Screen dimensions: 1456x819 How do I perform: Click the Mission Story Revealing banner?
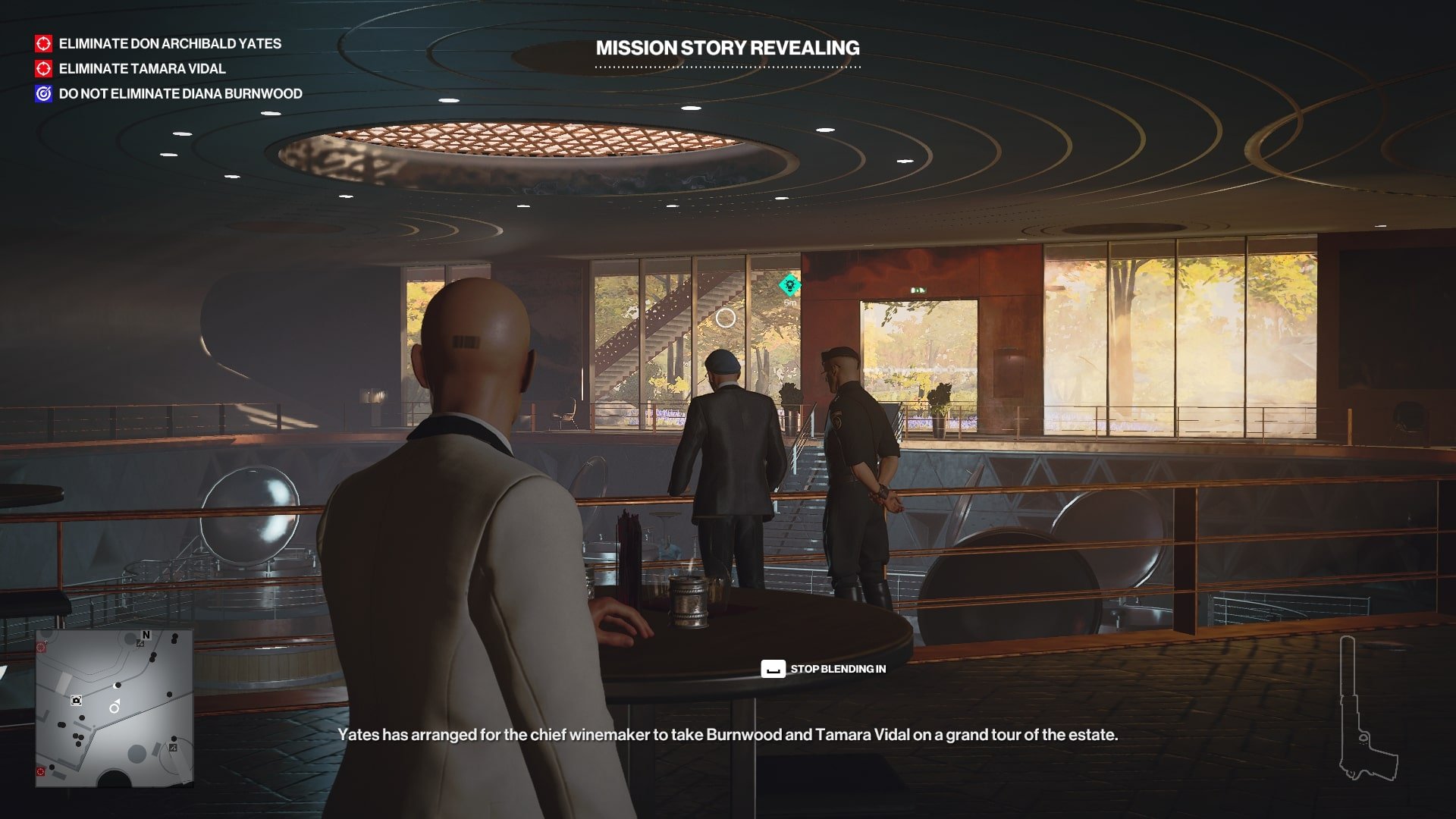(727, 49)
